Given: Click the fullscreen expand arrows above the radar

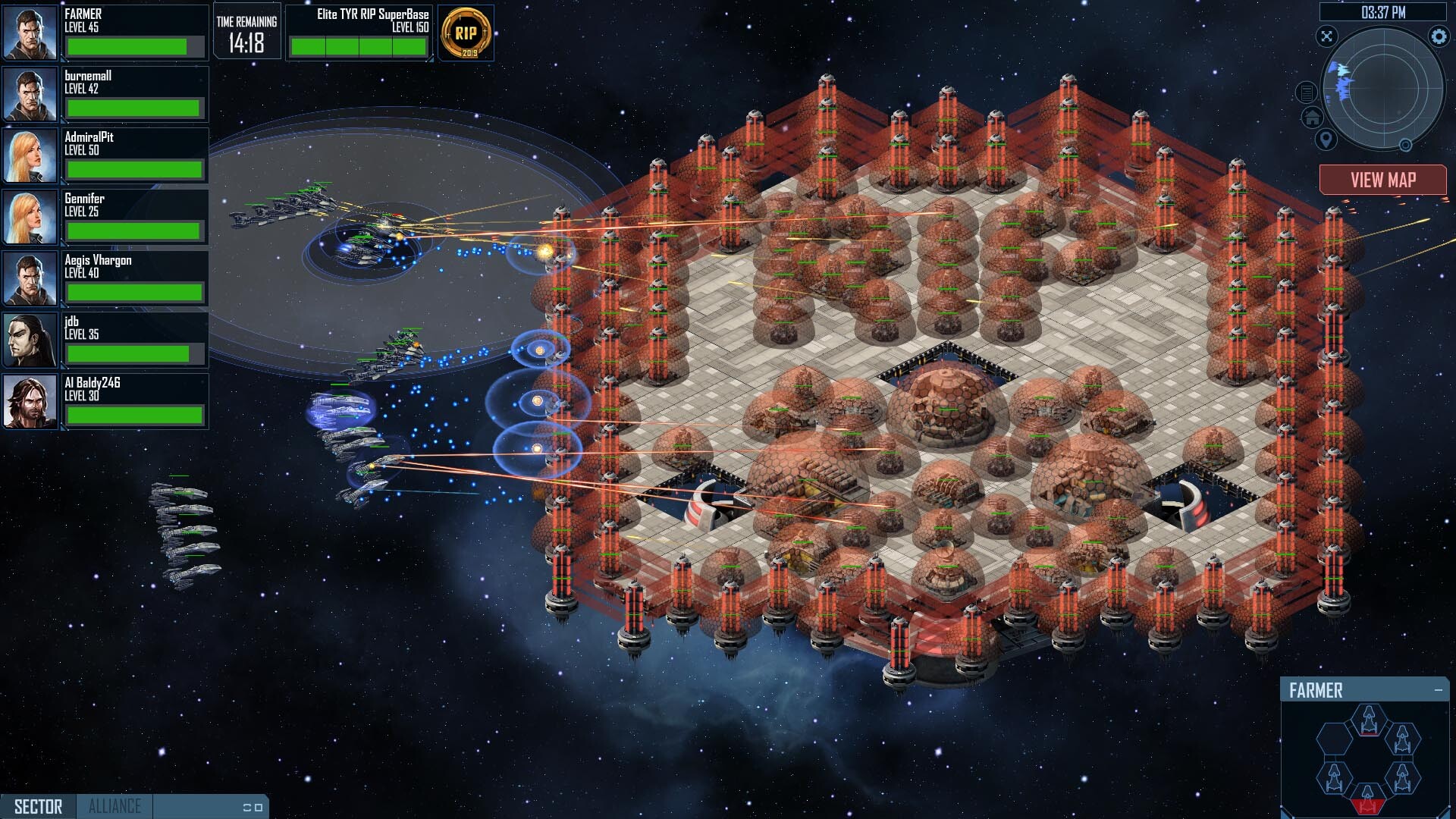Looking at the screenshot, I should click(x=1327, y=36).
